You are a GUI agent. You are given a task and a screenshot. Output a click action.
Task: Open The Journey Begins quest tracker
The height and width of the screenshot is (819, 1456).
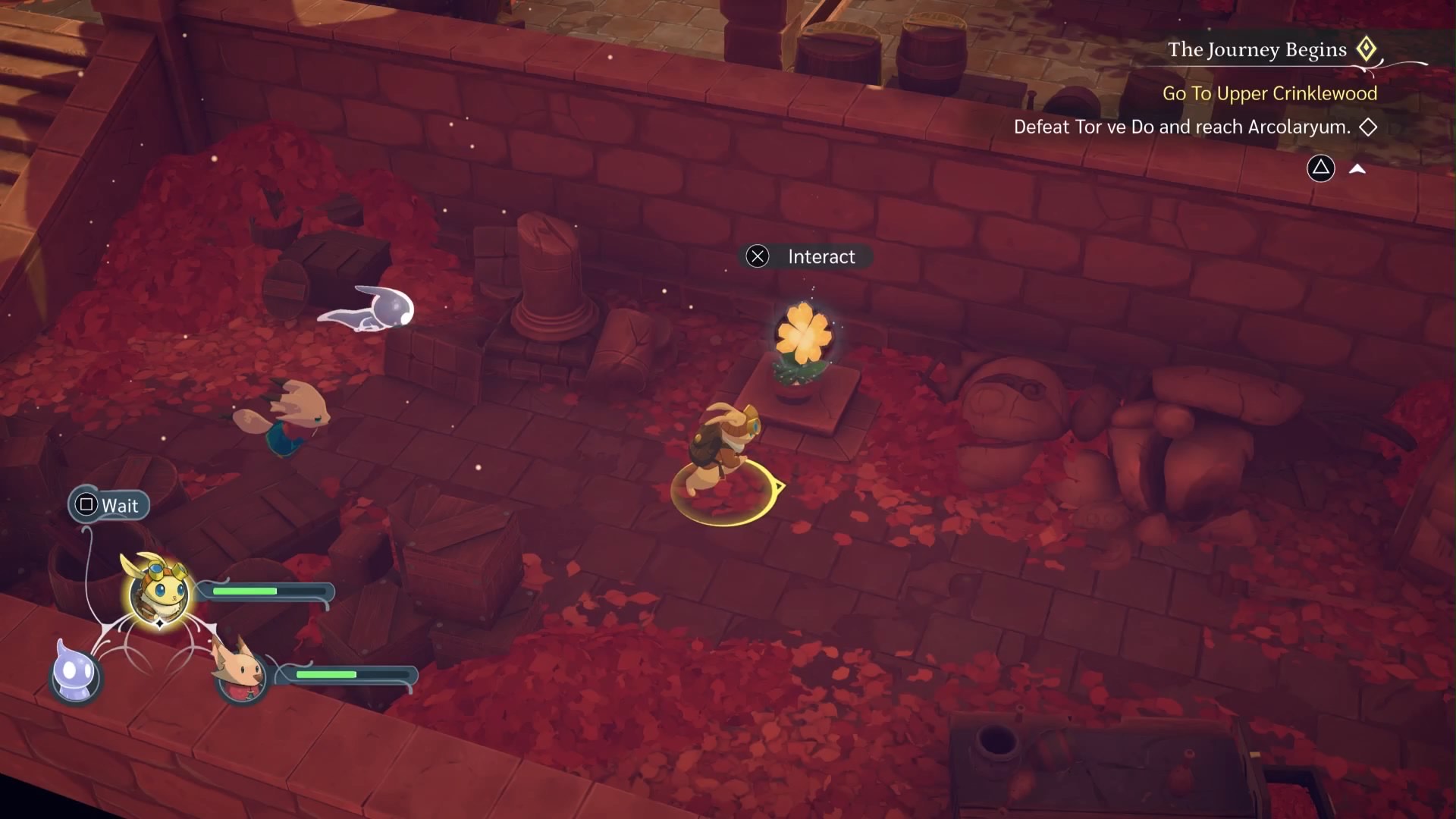tap(1257, 50)
